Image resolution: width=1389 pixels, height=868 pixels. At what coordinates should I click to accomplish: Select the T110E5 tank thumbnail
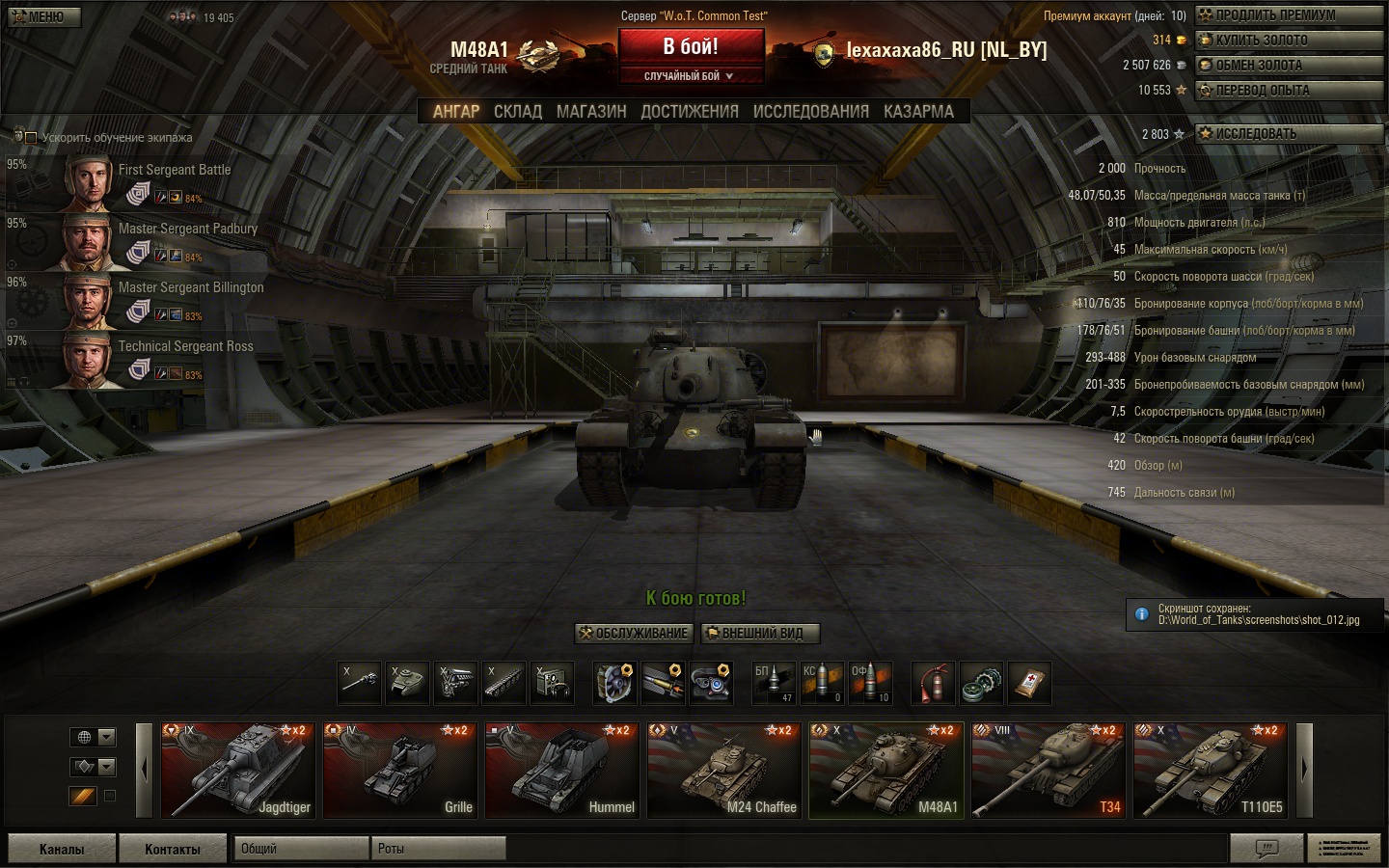[1210, 770]
